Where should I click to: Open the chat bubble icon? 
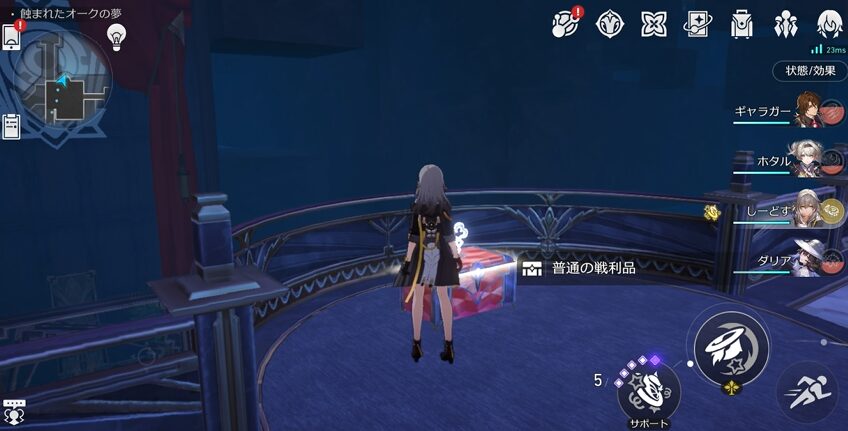[14, 411]
